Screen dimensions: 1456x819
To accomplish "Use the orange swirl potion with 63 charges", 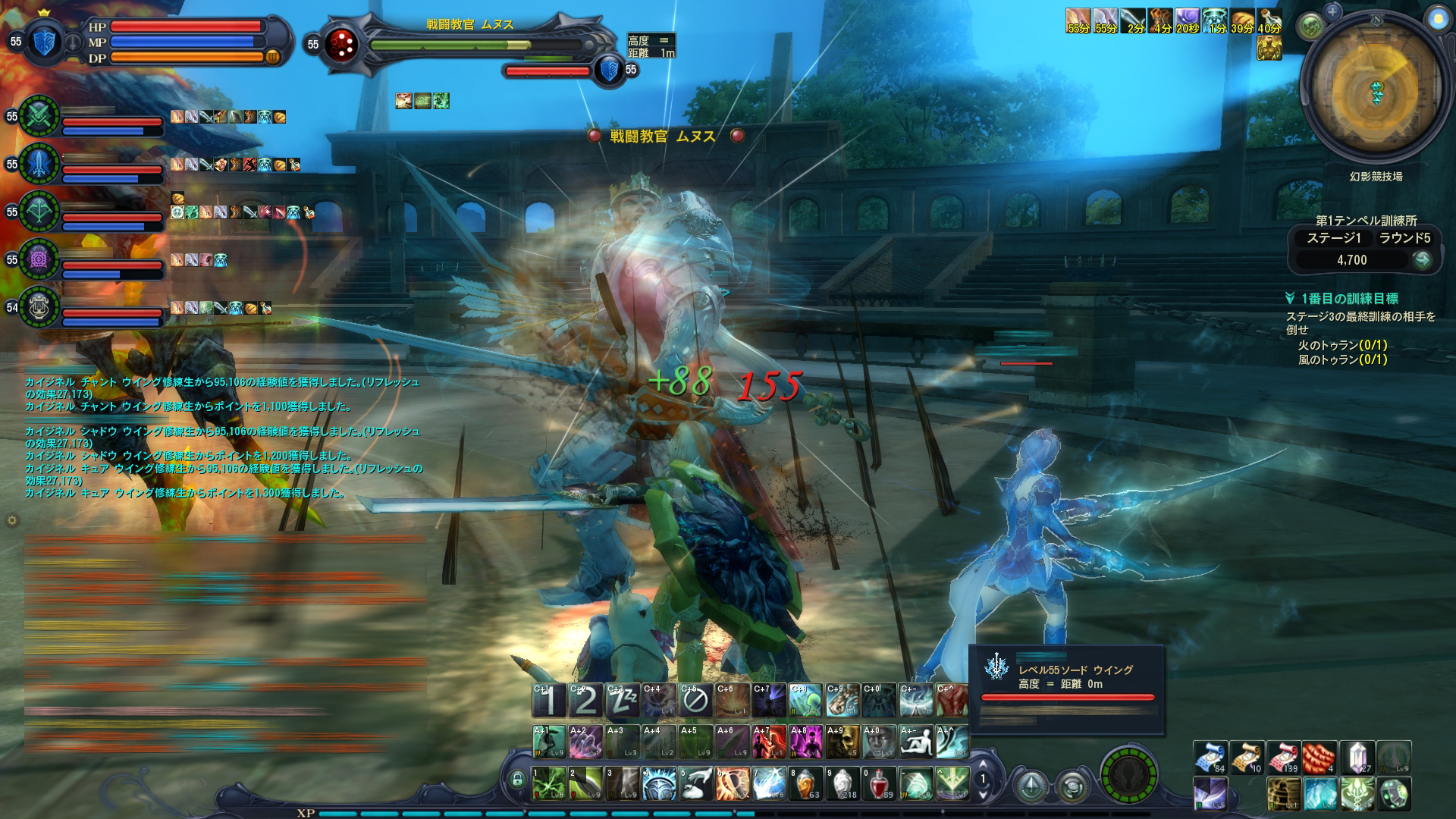I will [x=805, y=783].
